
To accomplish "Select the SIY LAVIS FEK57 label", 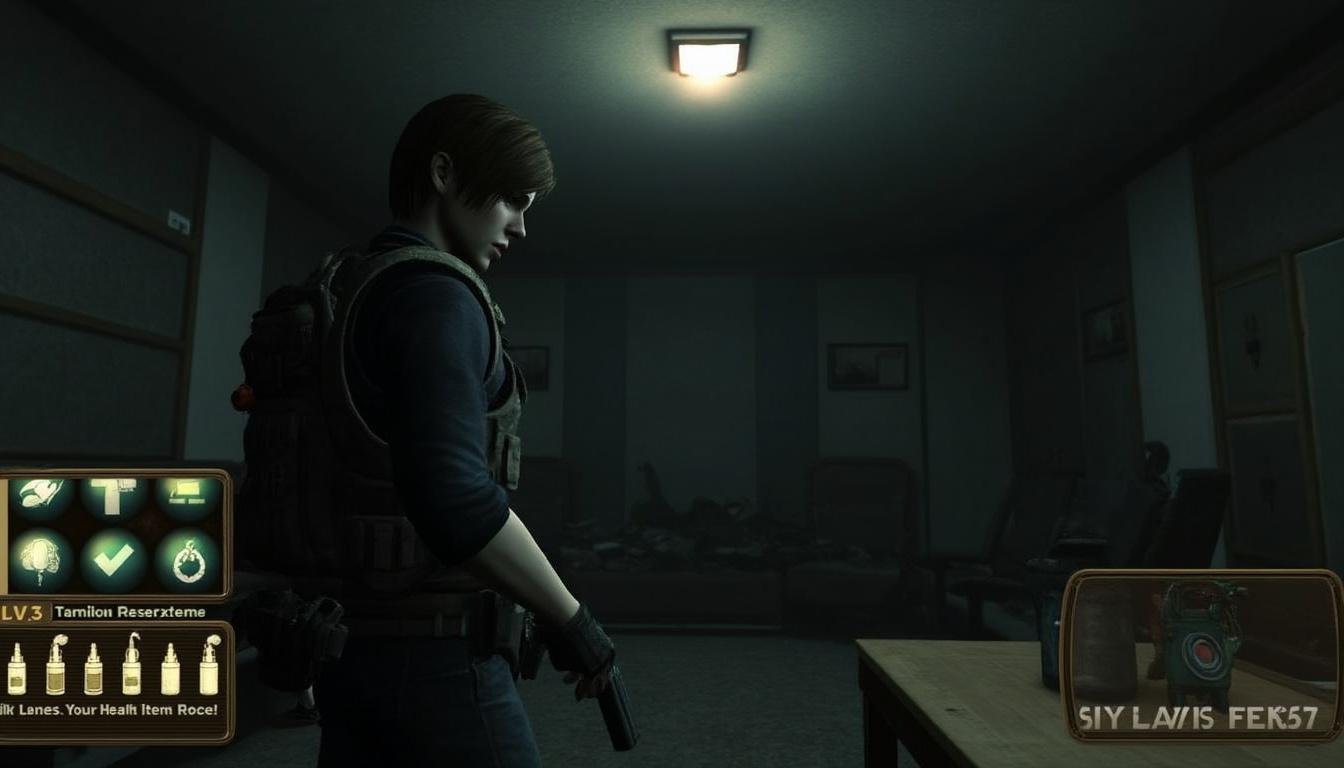I will point(1200,716).
